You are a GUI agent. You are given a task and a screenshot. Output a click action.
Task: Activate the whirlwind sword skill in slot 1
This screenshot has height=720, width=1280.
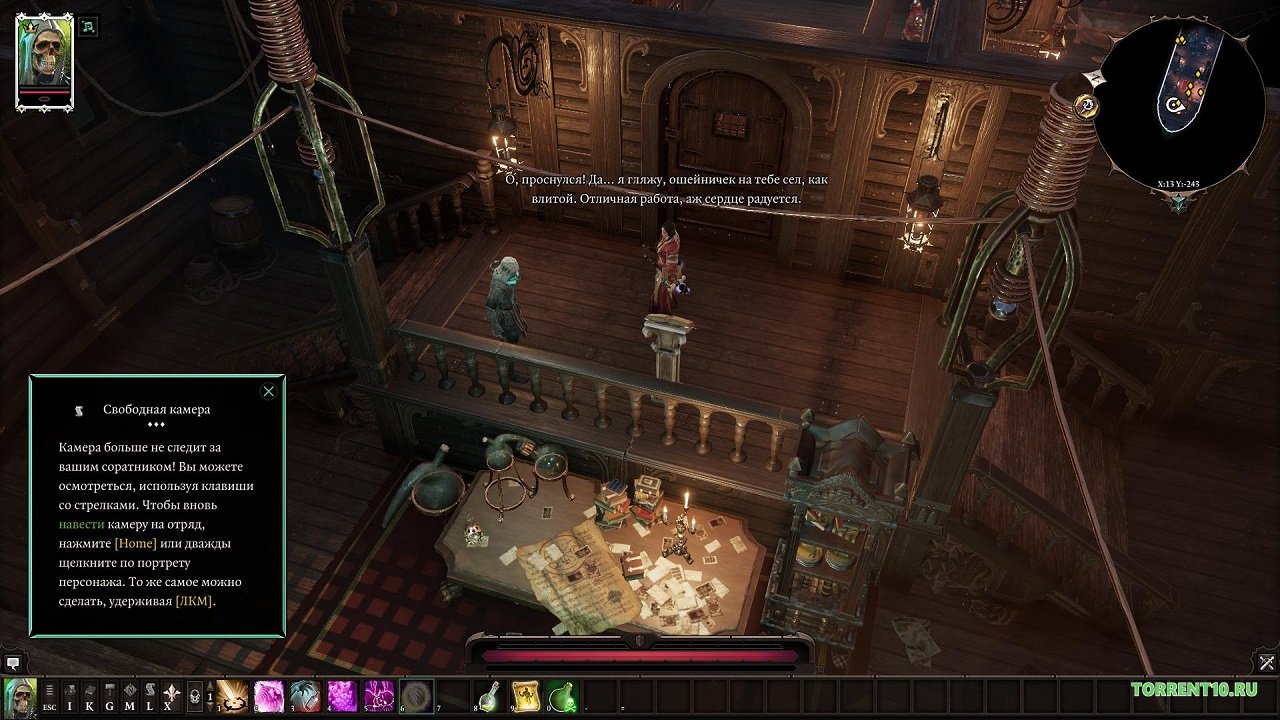click(233, 695)
